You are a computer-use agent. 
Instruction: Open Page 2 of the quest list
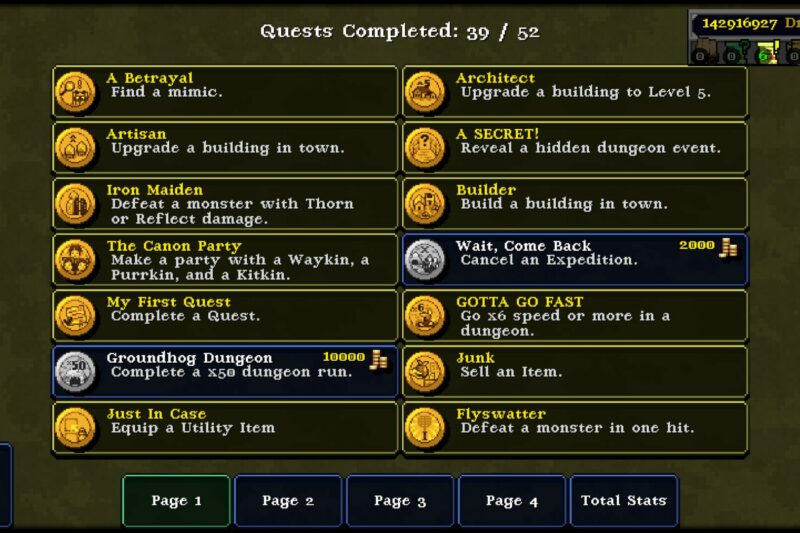click(288, 501)
